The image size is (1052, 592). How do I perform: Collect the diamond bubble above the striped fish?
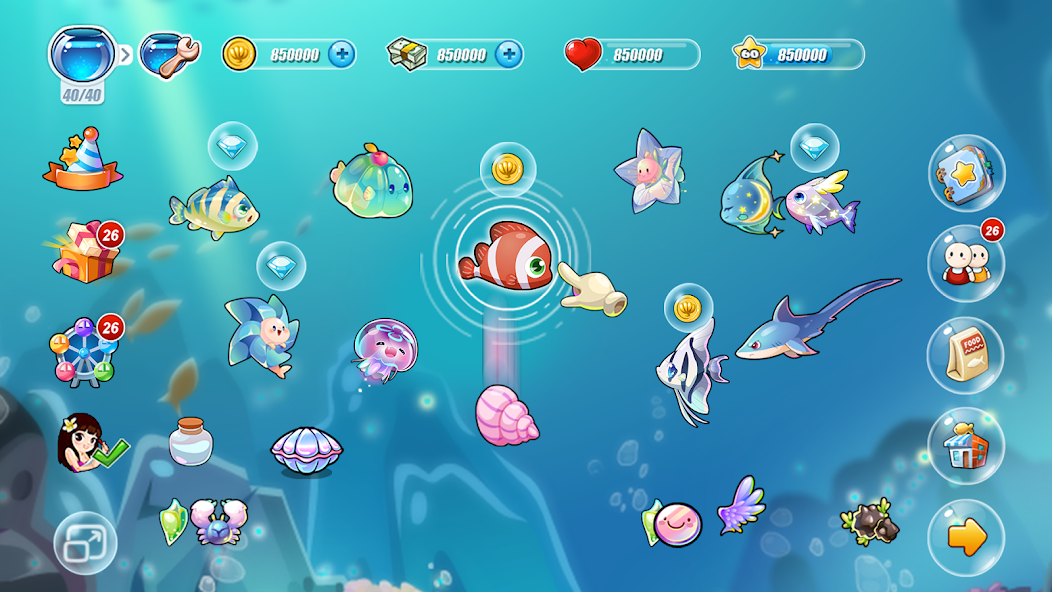coord(232,147)
